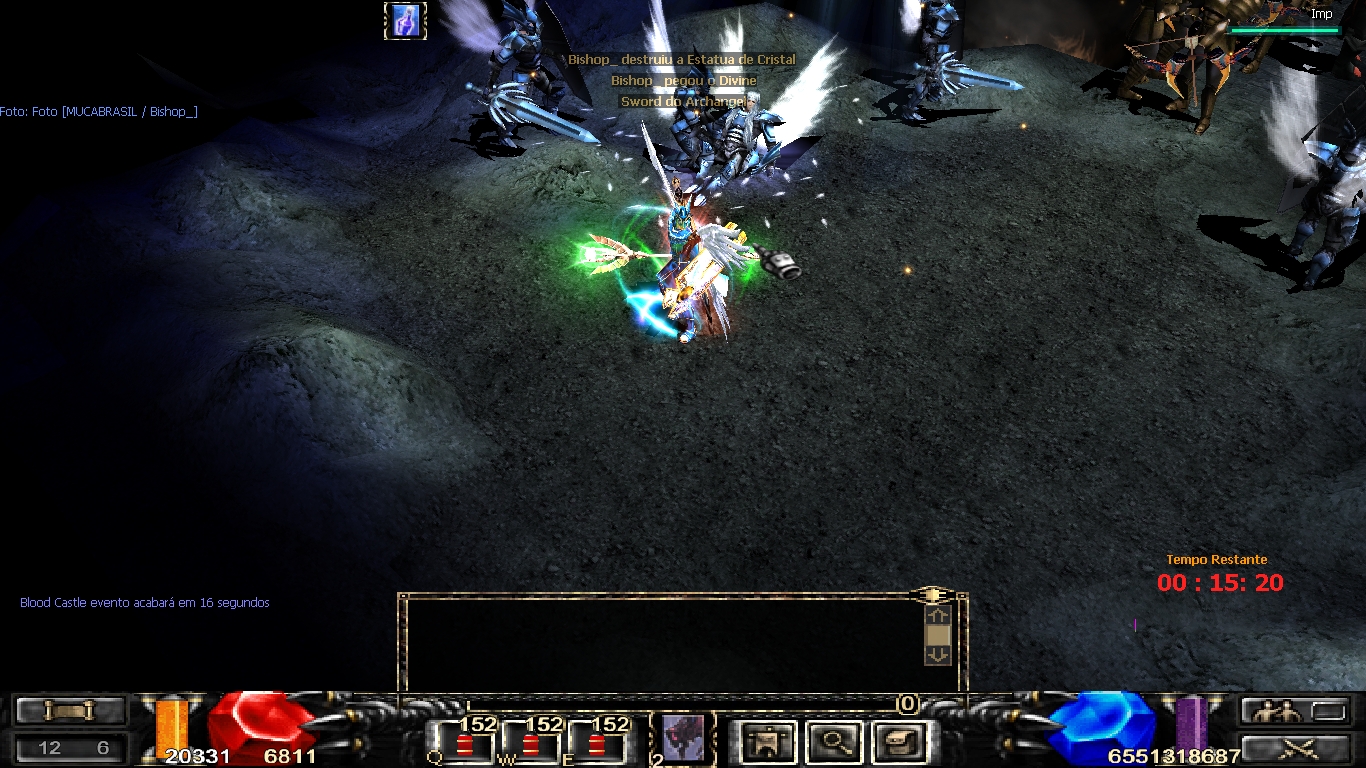The image size is (1366, 768).
Task: Select the active skill icon
Action: (683, 738)
